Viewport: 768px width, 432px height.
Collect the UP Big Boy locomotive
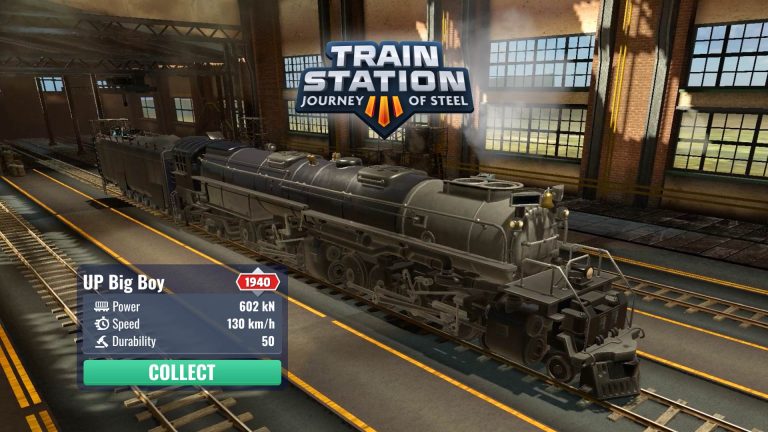(x=182, y=373)
